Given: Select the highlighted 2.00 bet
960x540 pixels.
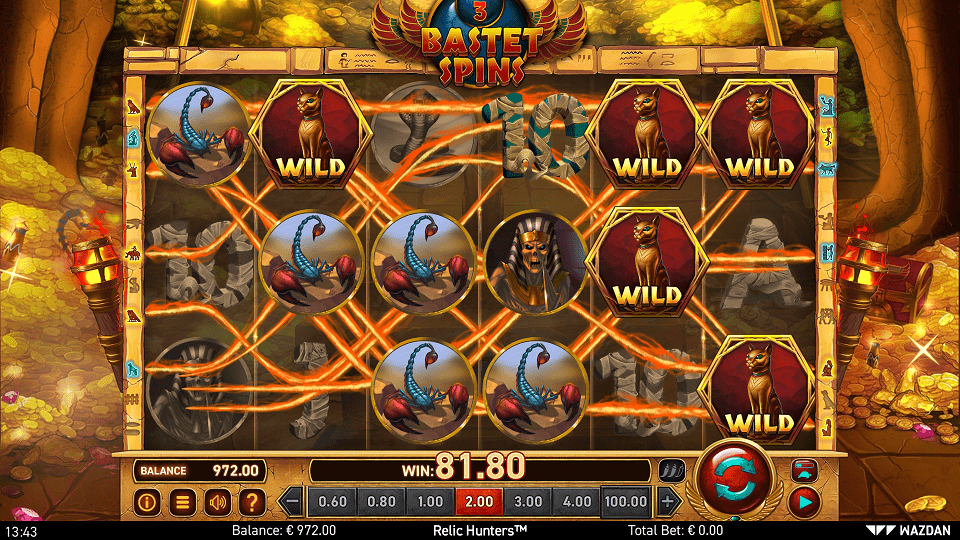Looking at the screenshot, I should (x=479, y=501).
